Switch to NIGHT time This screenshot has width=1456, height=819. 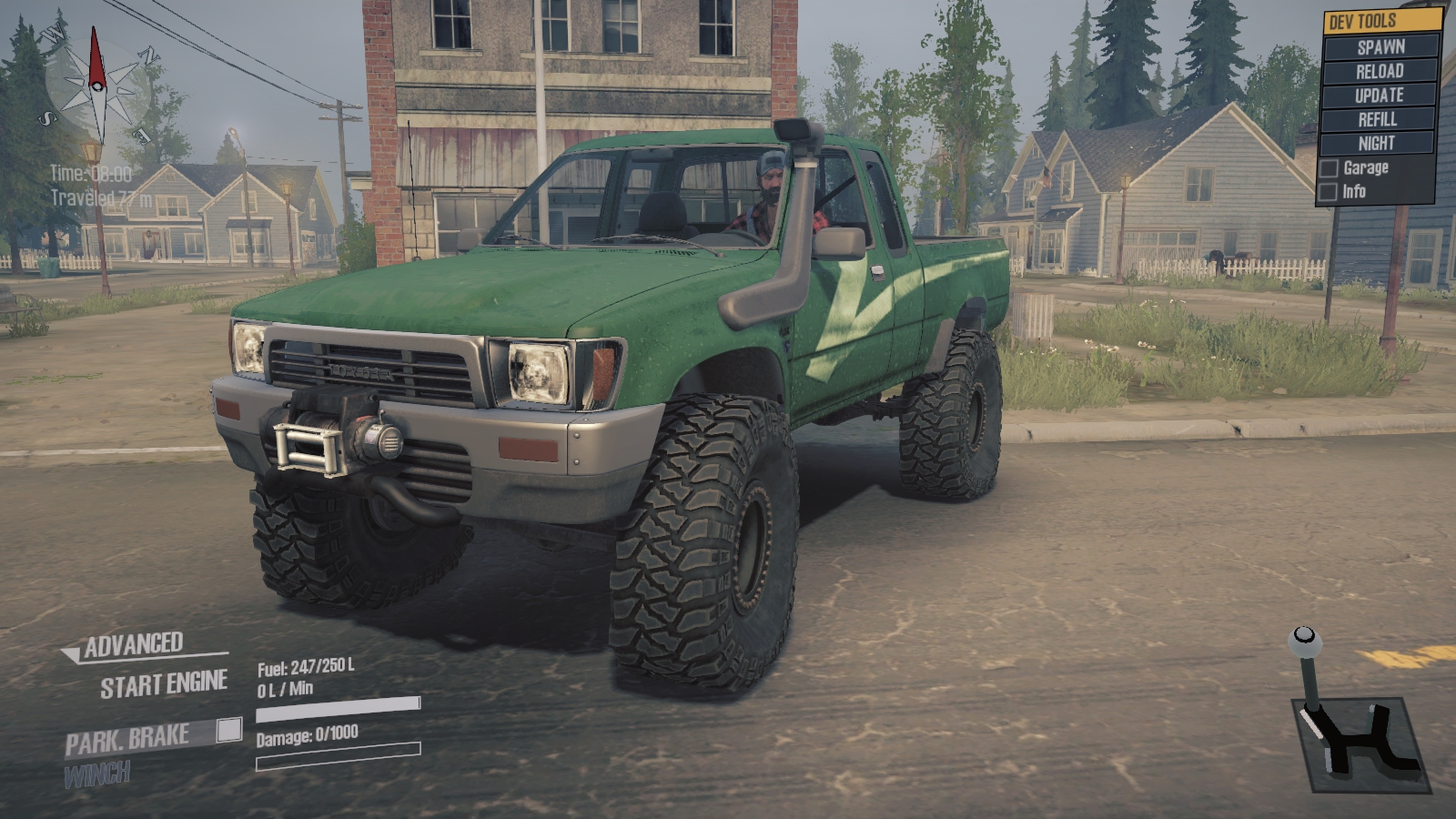pos(1376,143)
